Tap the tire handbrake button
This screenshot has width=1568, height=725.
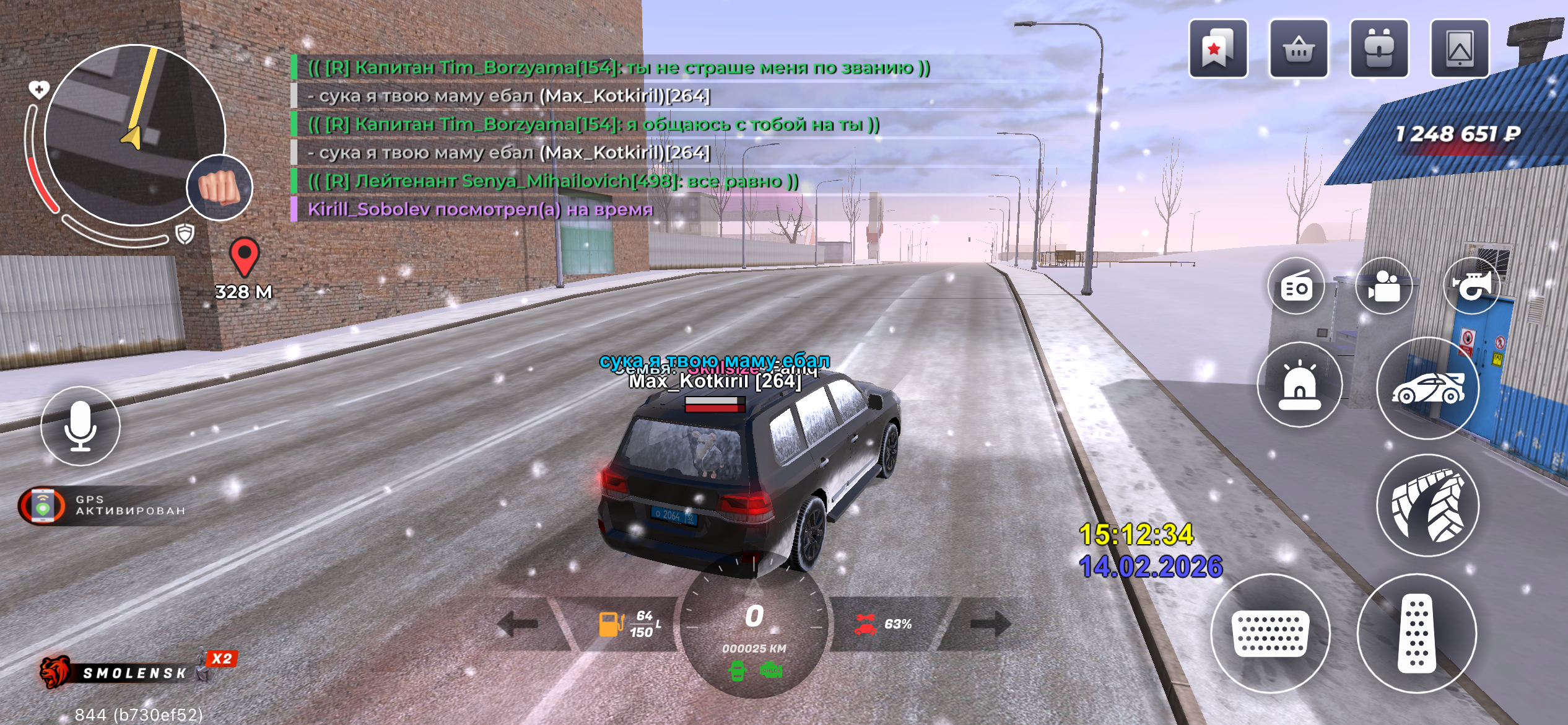coord(1427,506)
